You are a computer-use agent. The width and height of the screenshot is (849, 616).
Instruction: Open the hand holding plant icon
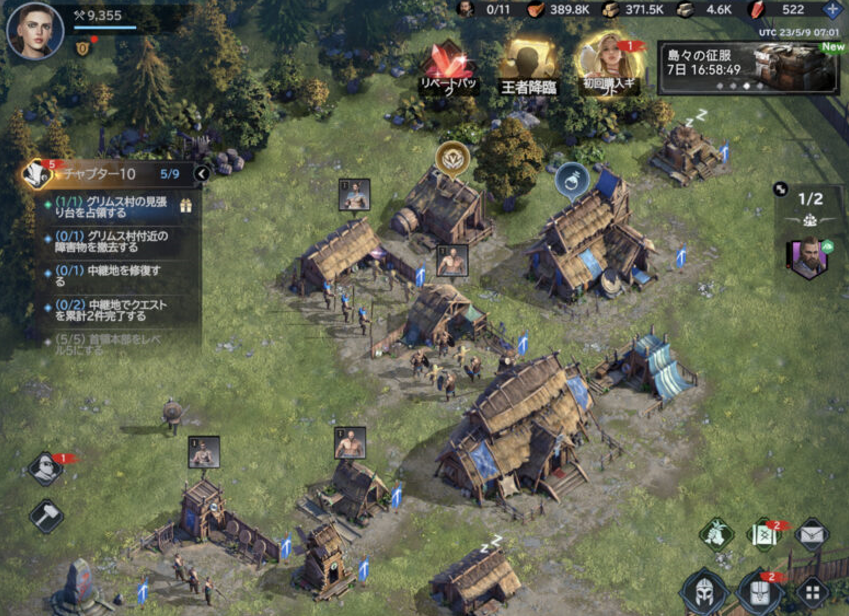(x=716, y=535)
